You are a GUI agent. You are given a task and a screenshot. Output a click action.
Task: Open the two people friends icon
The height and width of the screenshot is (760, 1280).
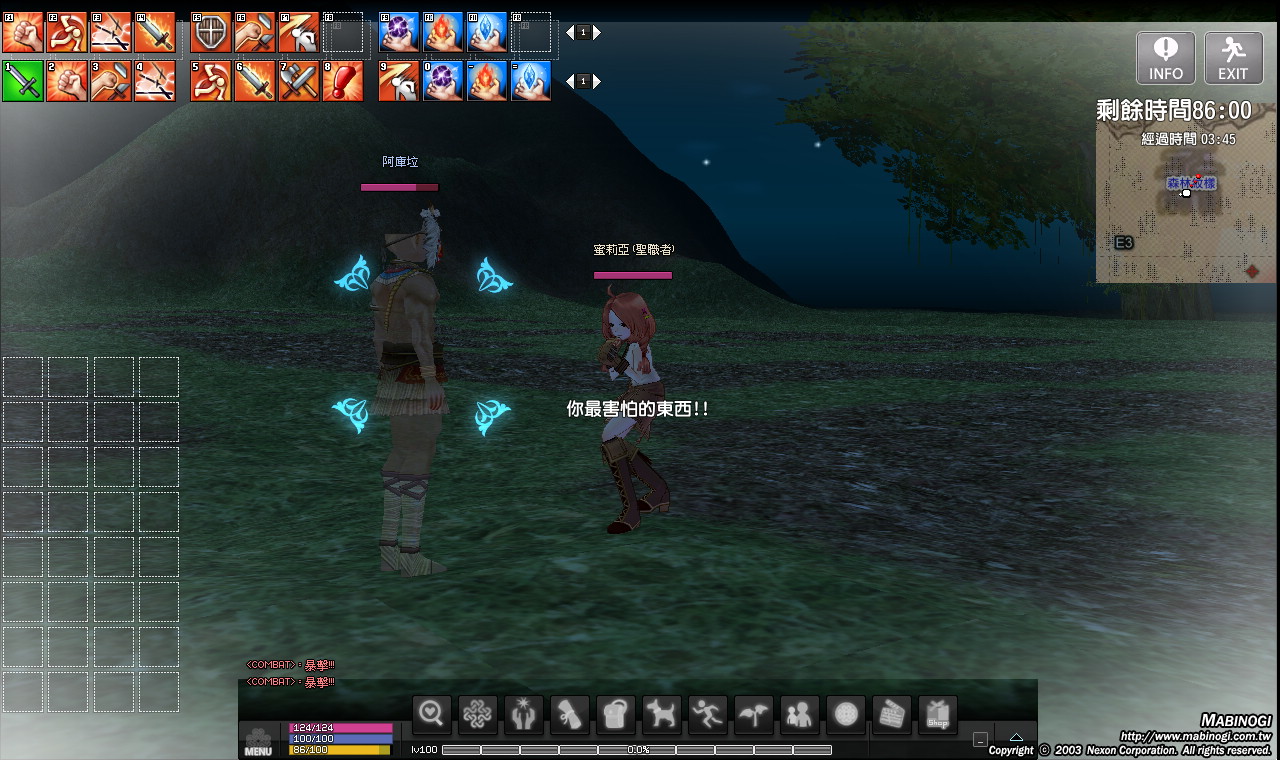tap(800, 714)
